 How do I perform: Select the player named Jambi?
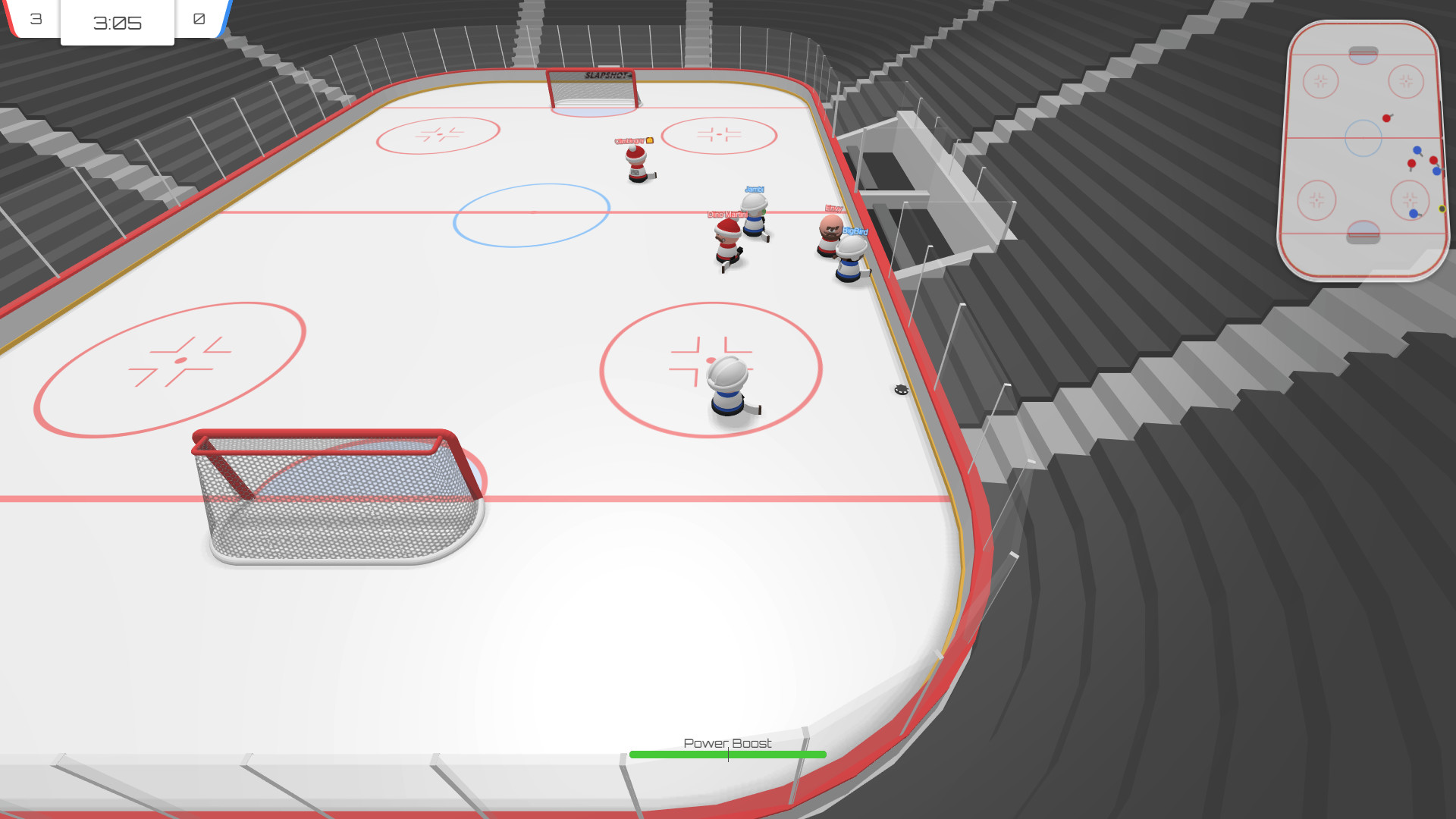(755, 220)
